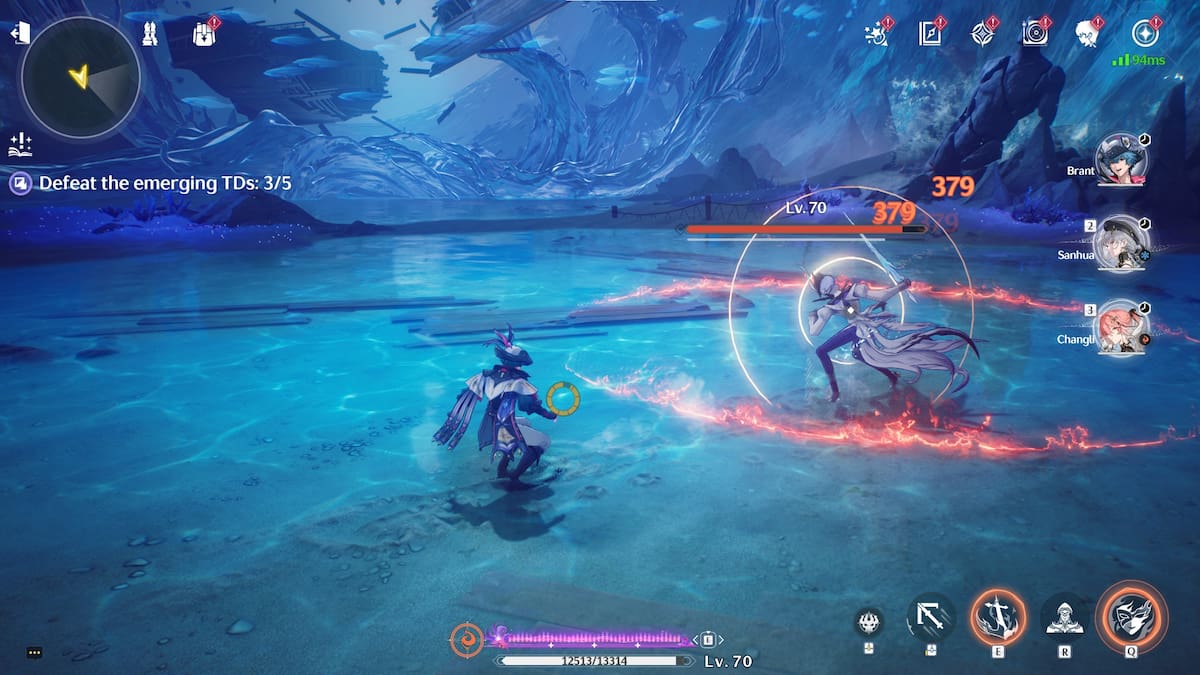This screenshot has width=1200, height=675.
Task: Open the compass book icon
Action: tap(932, 33)
